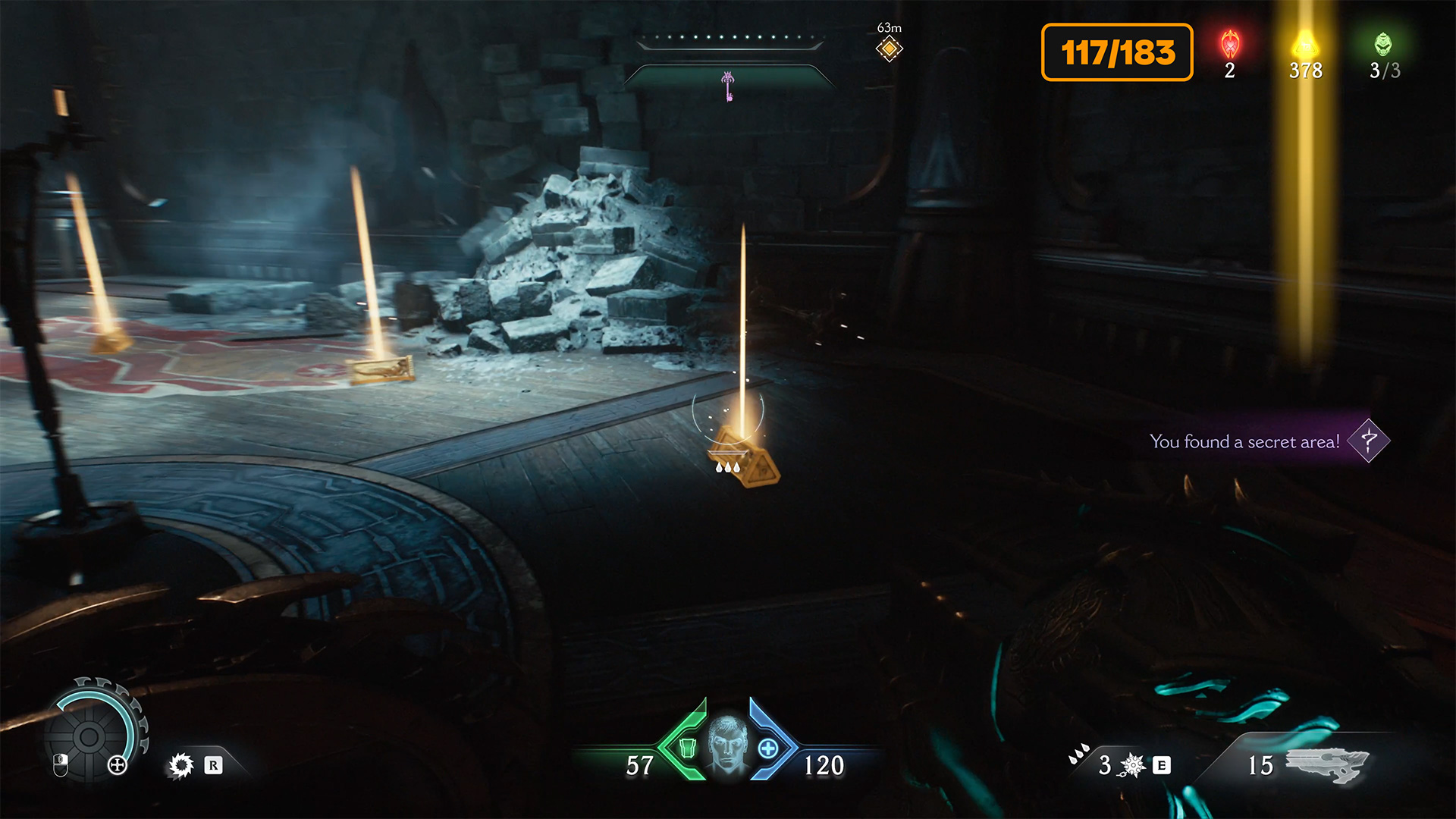Click the red ruby currency icon

(1230, 45)
